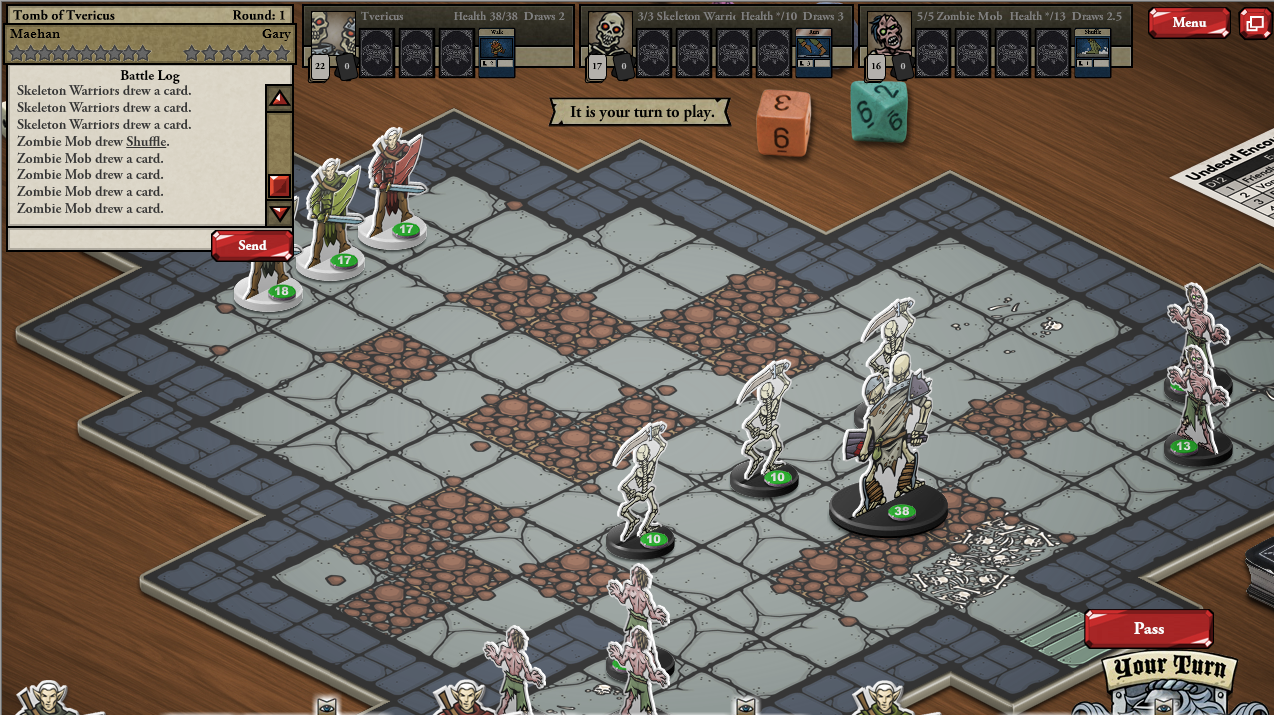Toggle windowed mode with the overlapping-squares button
This screenshot has height=715, width=1275.
[x=1254, y=23]
